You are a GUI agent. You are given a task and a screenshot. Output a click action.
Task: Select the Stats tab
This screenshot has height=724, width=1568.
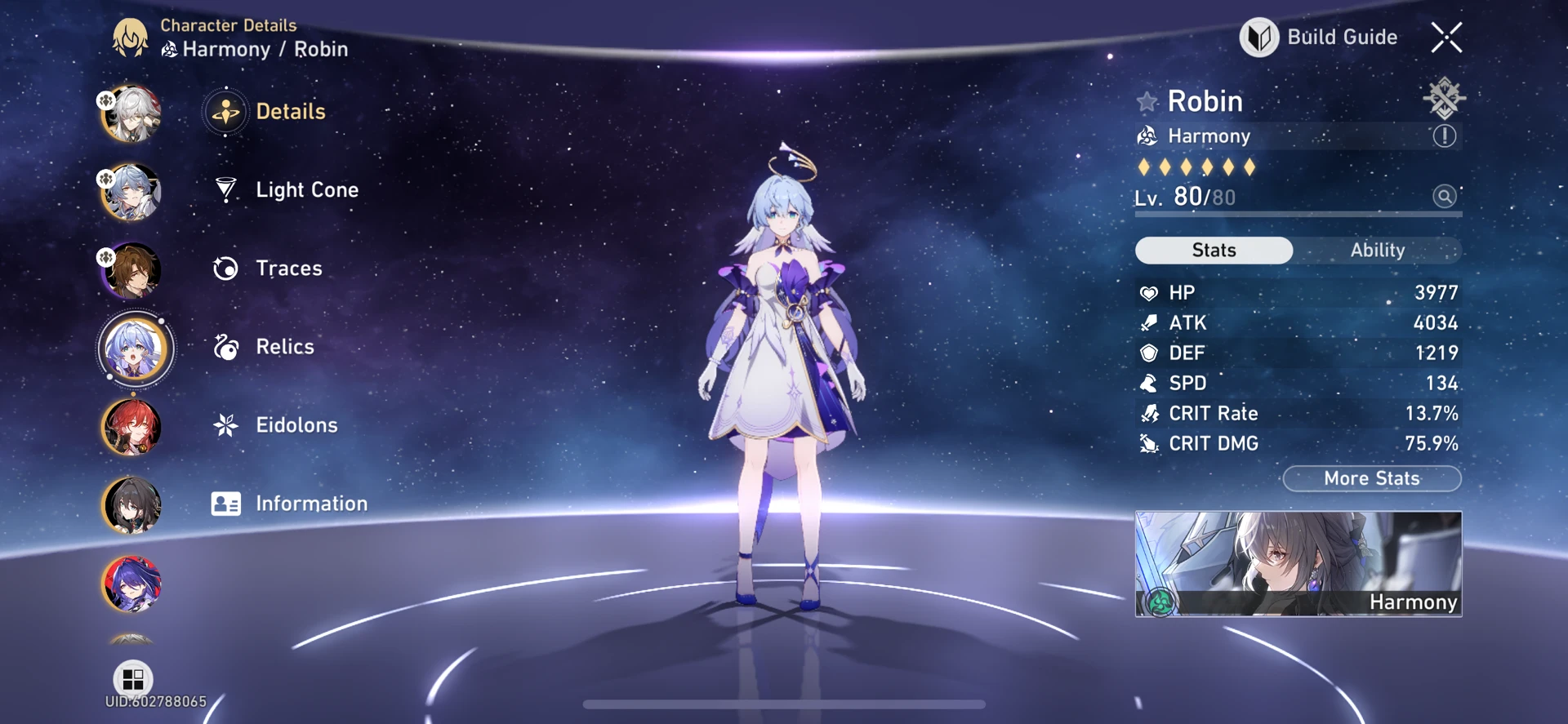pos(1214,251)
